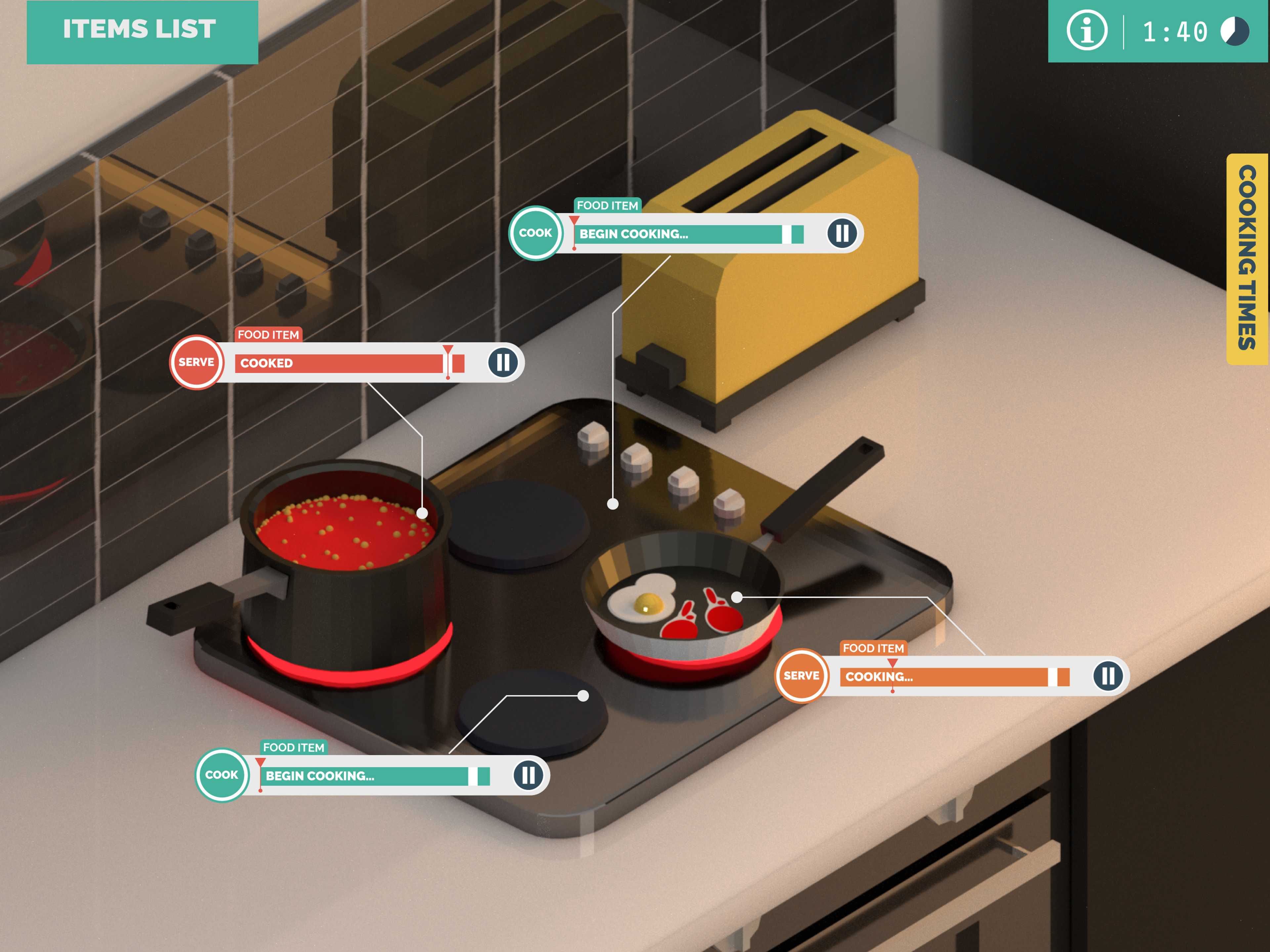Expand the COOKING TIMES side tab
Screen dimensions: 1270x952
[x=1247, y=258]
